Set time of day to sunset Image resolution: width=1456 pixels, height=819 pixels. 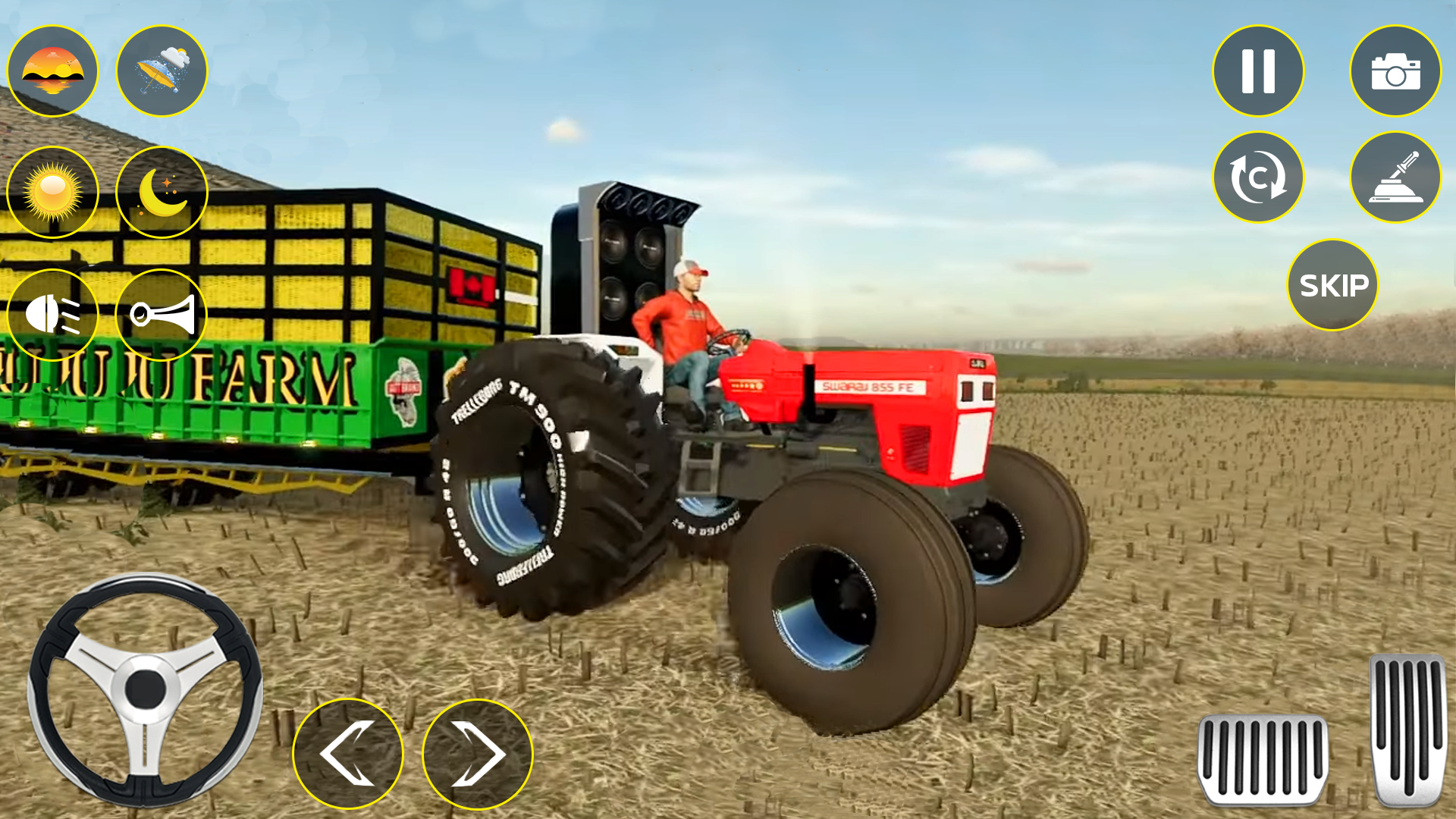point(53,70)
